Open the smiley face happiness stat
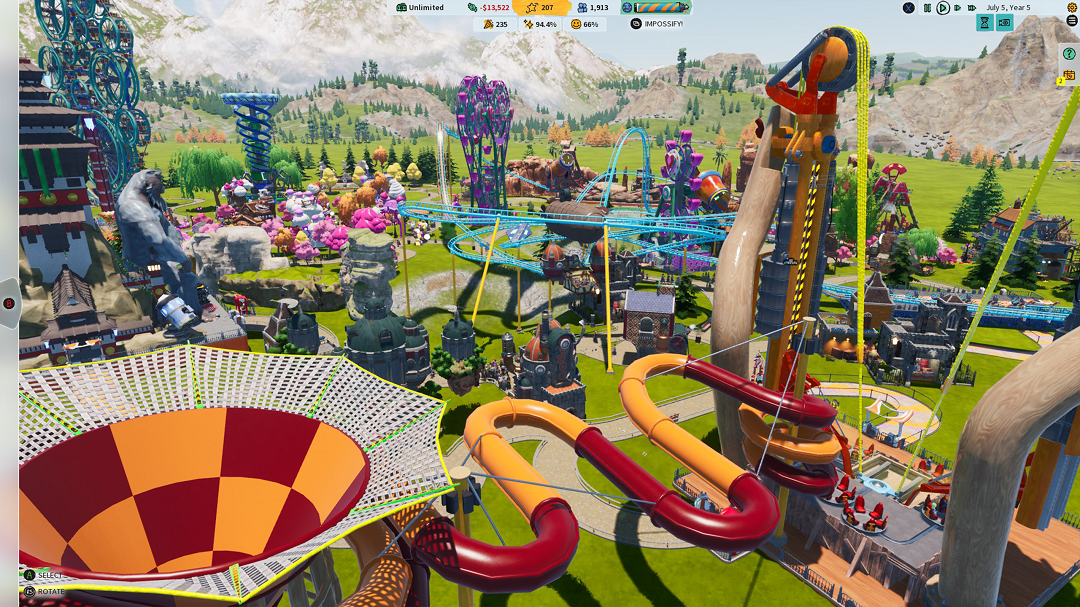 pos(585,24)
